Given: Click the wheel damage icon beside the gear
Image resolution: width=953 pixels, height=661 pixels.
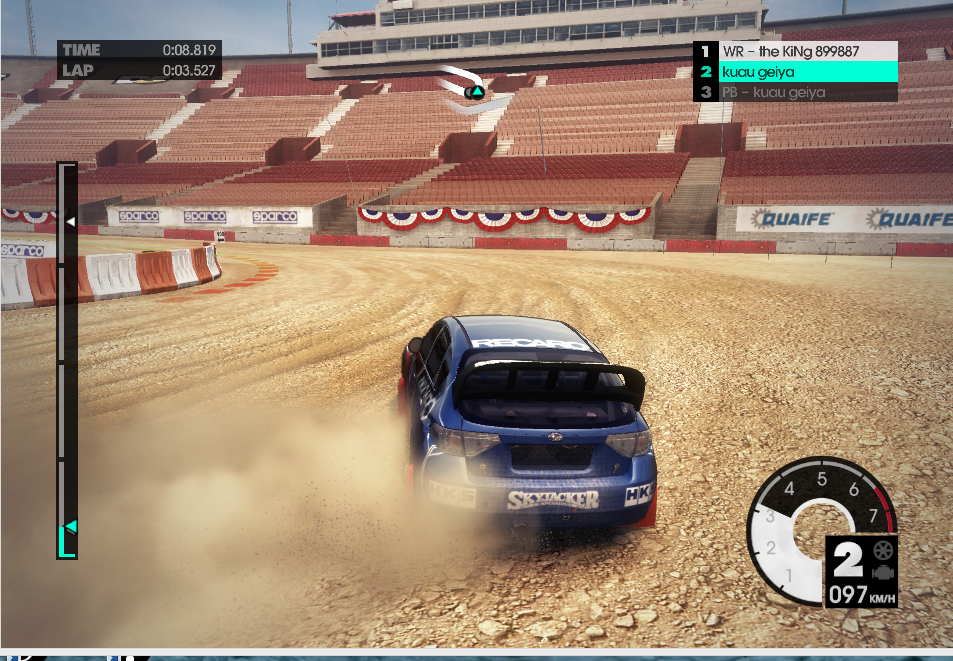Looking at the screenshot, I should pyautogui.click(x=882, y=550).
